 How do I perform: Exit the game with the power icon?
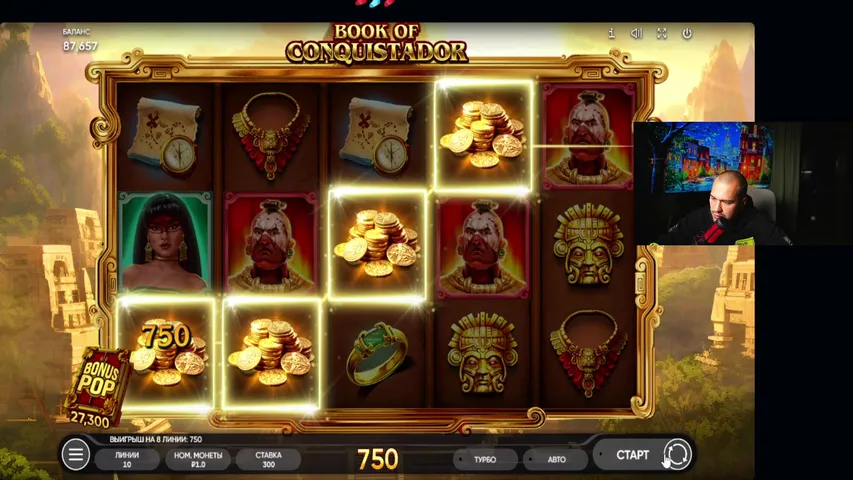click(x=687, y=33)
